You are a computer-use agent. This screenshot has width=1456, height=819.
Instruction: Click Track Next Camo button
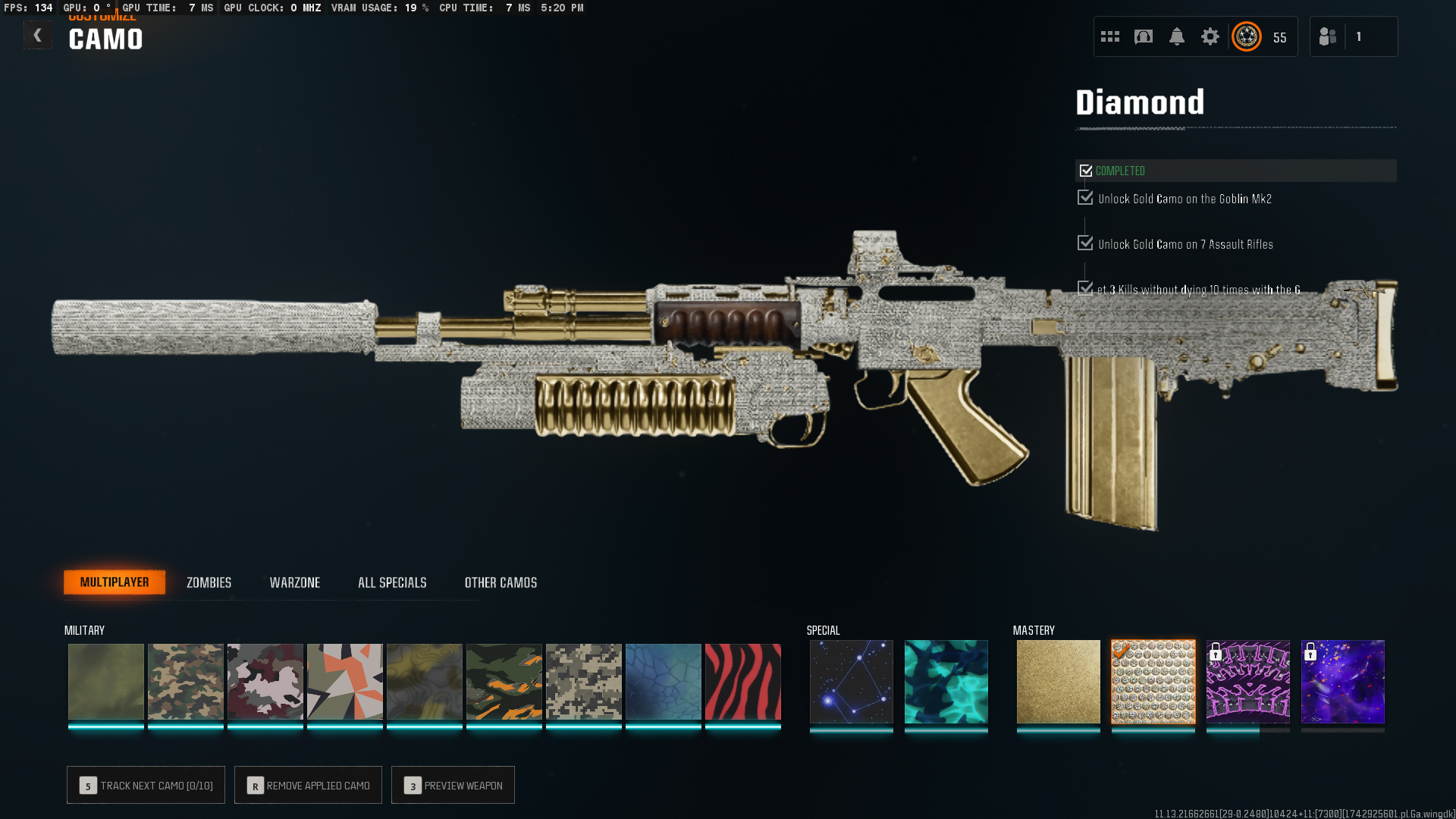(146, 786)
